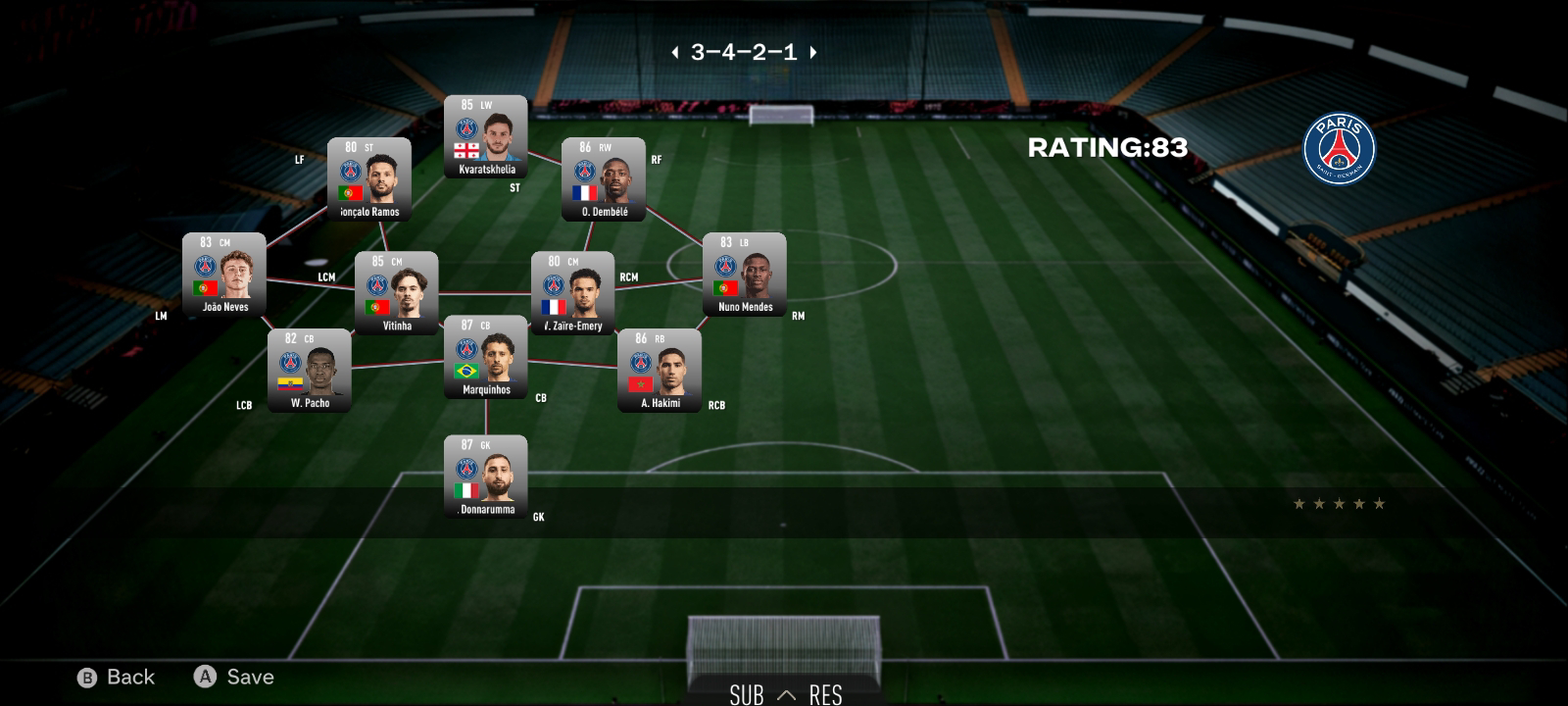Switch to the next formation with right arrow

[813, 53]
